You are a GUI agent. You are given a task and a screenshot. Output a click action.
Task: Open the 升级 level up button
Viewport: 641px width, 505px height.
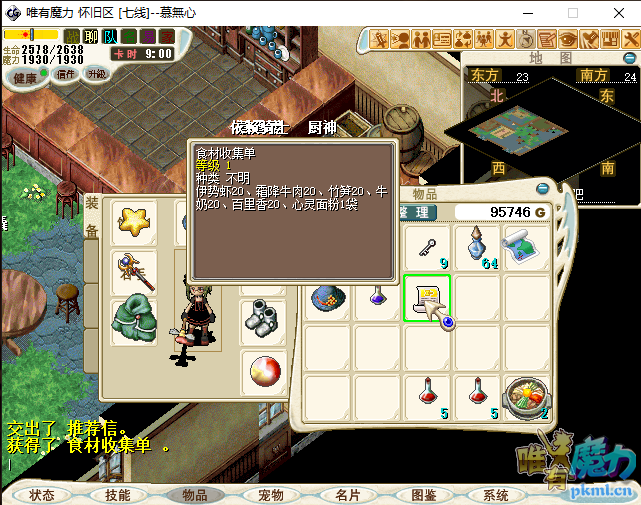[x=97, y=74]
